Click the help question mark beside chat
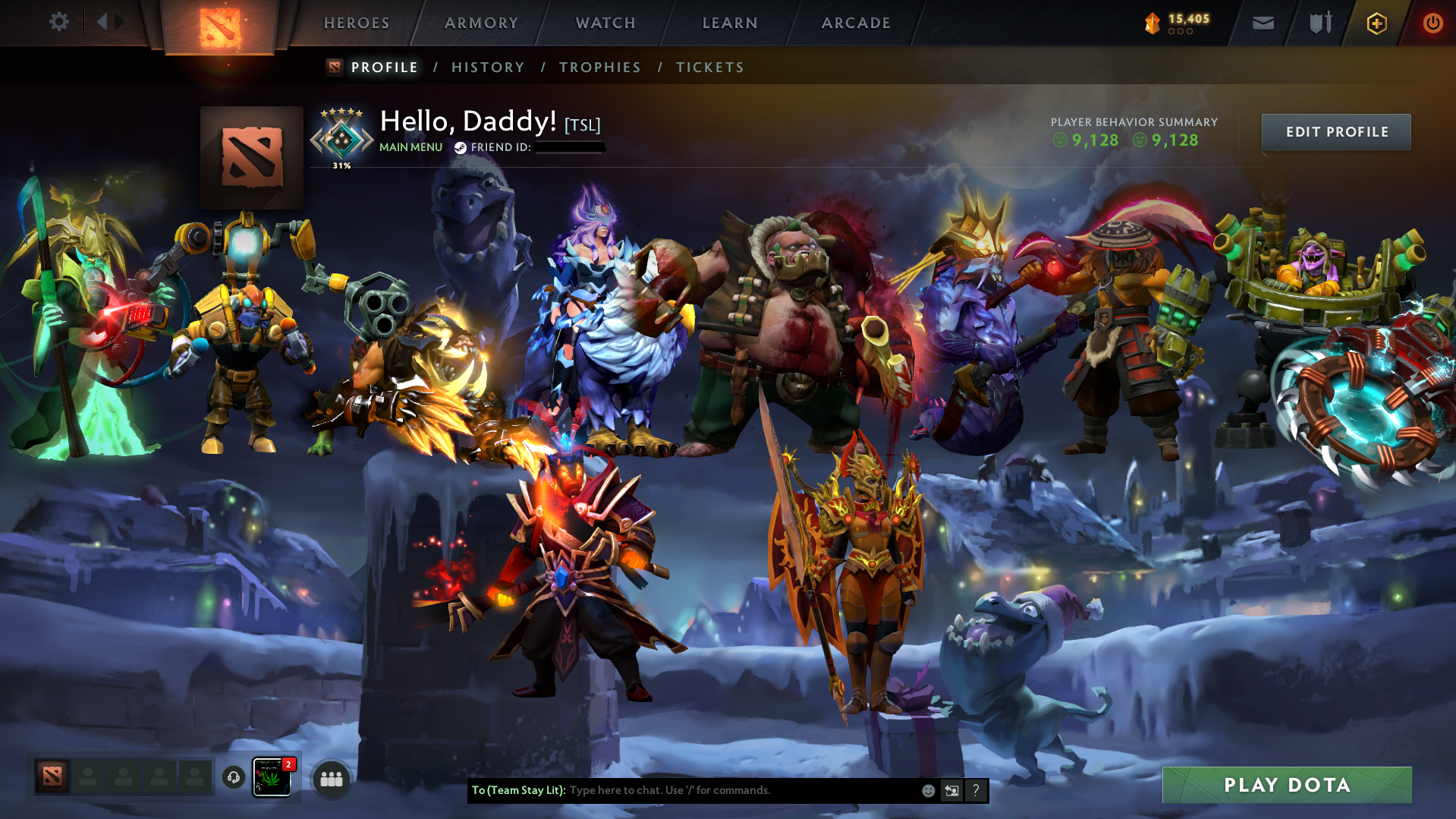 coord(976,790)
